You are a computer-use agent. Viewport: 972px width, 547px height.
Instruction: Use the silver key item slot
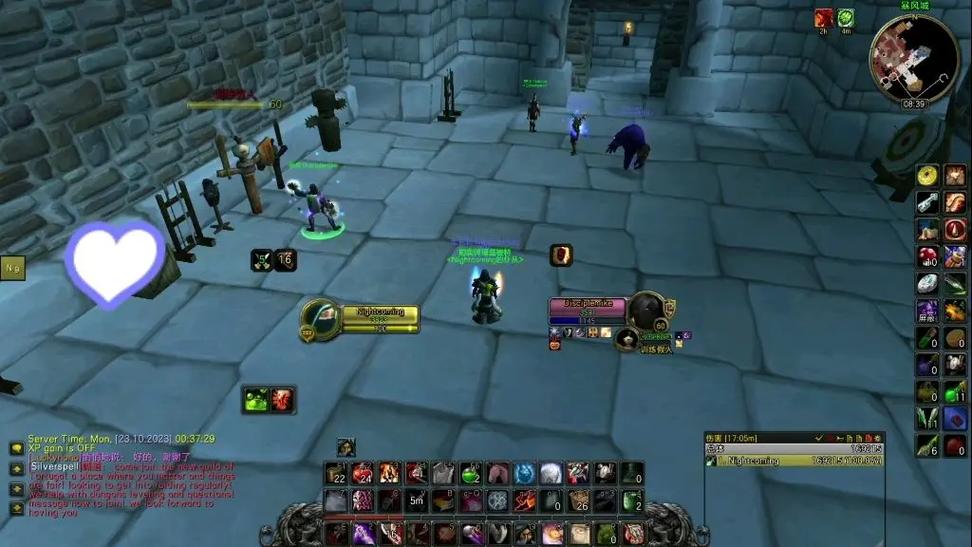tap(928, 203)
